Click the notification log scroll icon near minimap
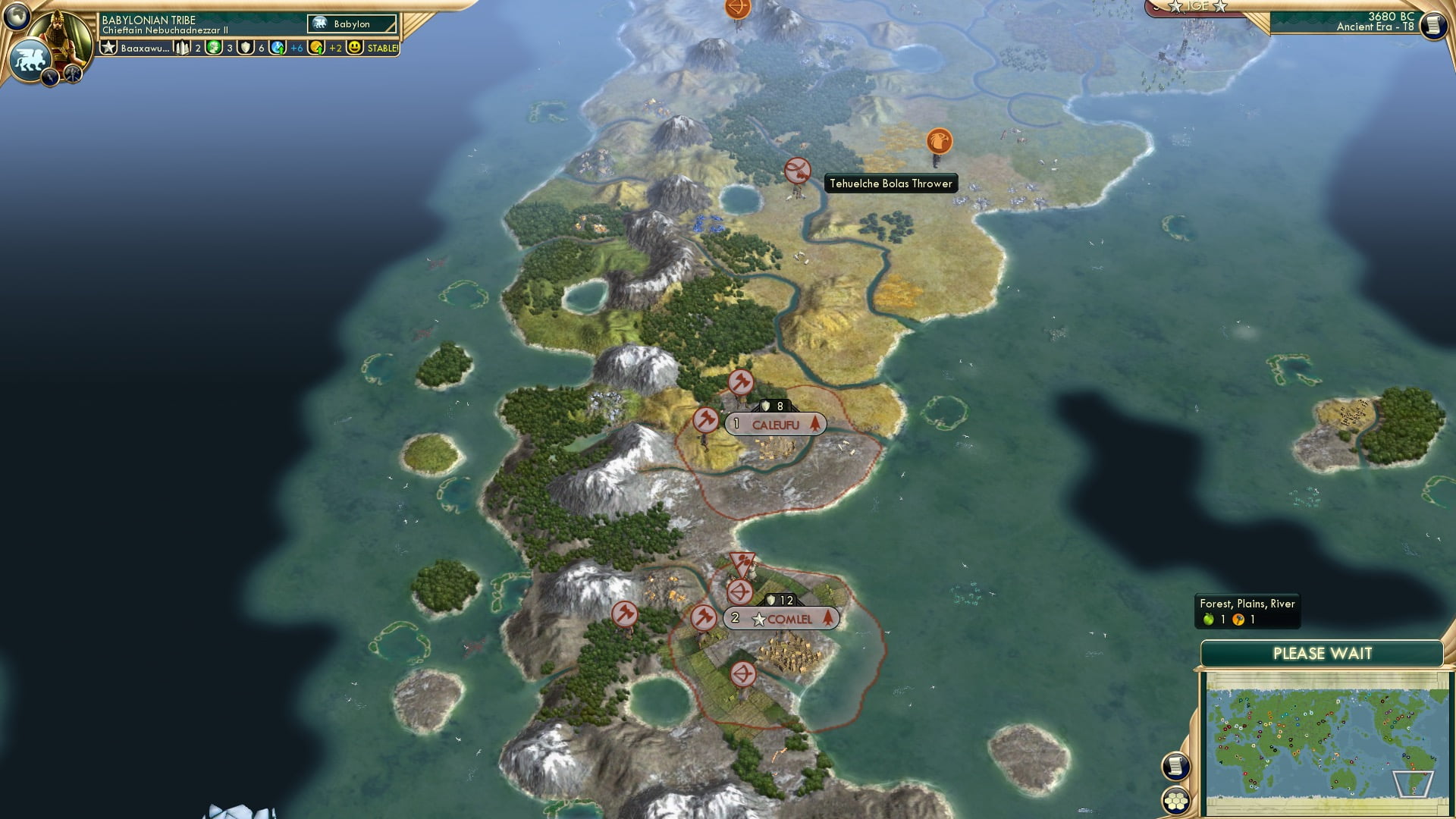The image size is (1456, 819). coord(1175,767)
